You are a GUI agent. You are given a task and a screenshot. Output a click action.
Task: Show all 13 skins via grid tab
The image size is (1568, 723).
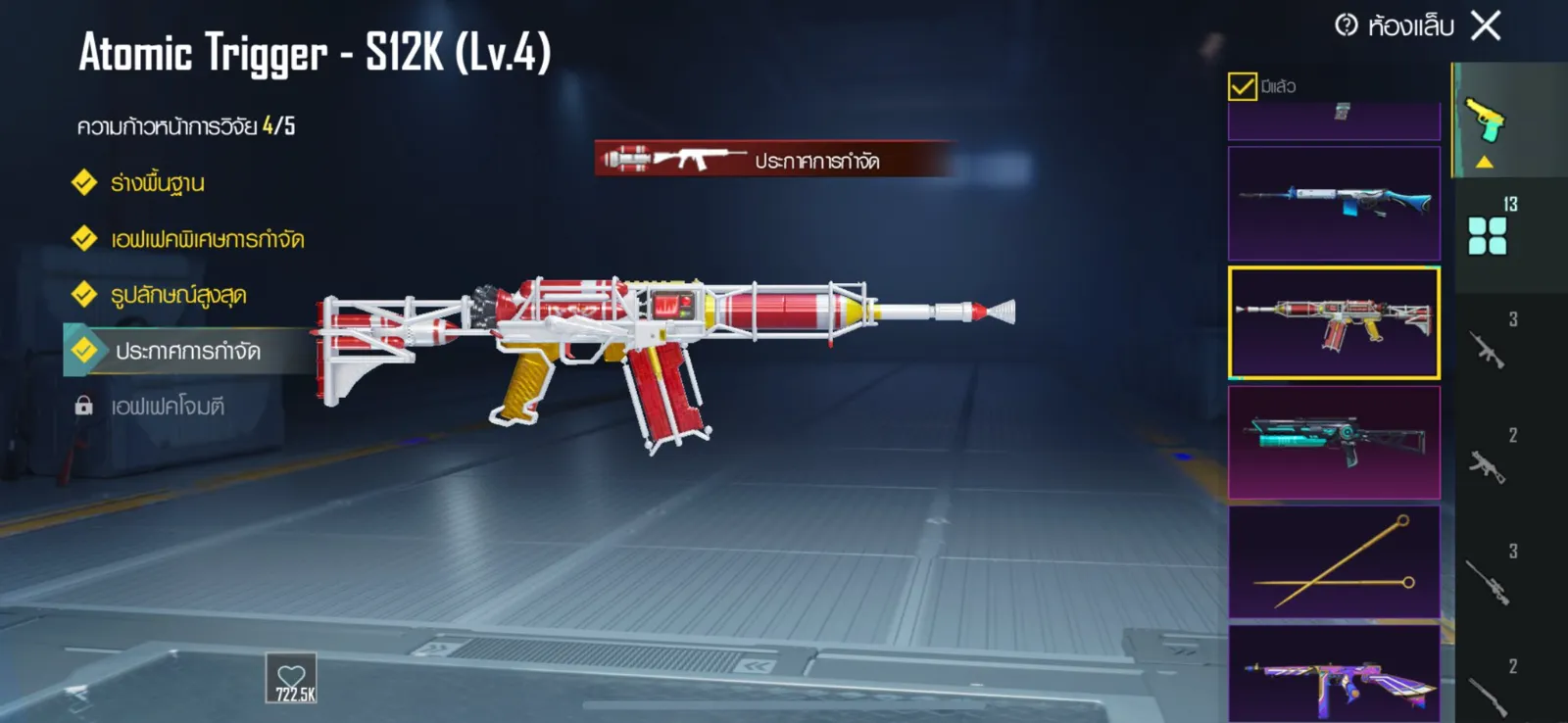tap(1487, 235)
